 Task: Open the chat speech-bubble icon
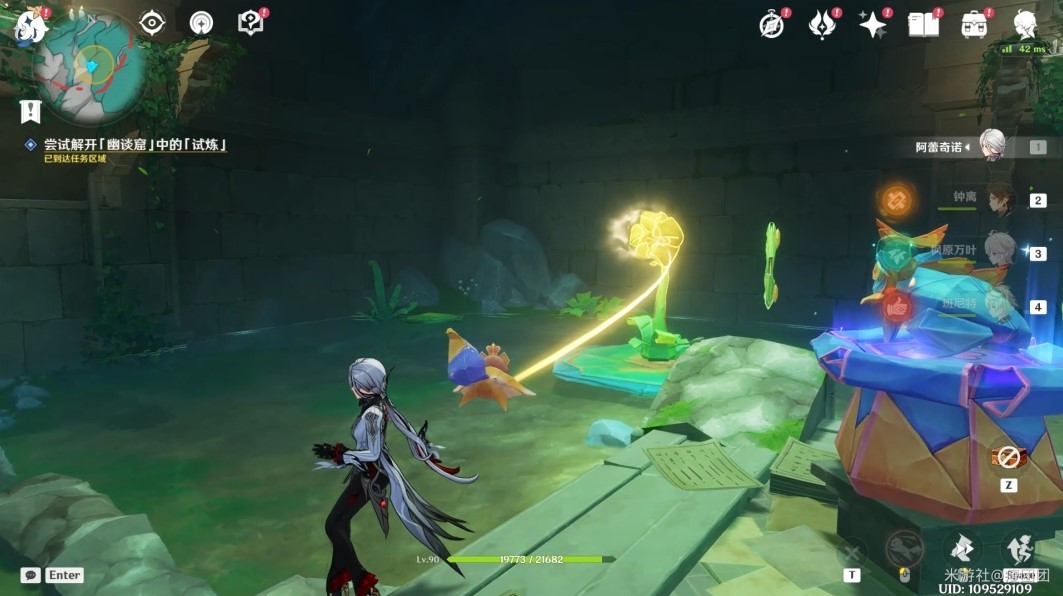click(30, 575)
